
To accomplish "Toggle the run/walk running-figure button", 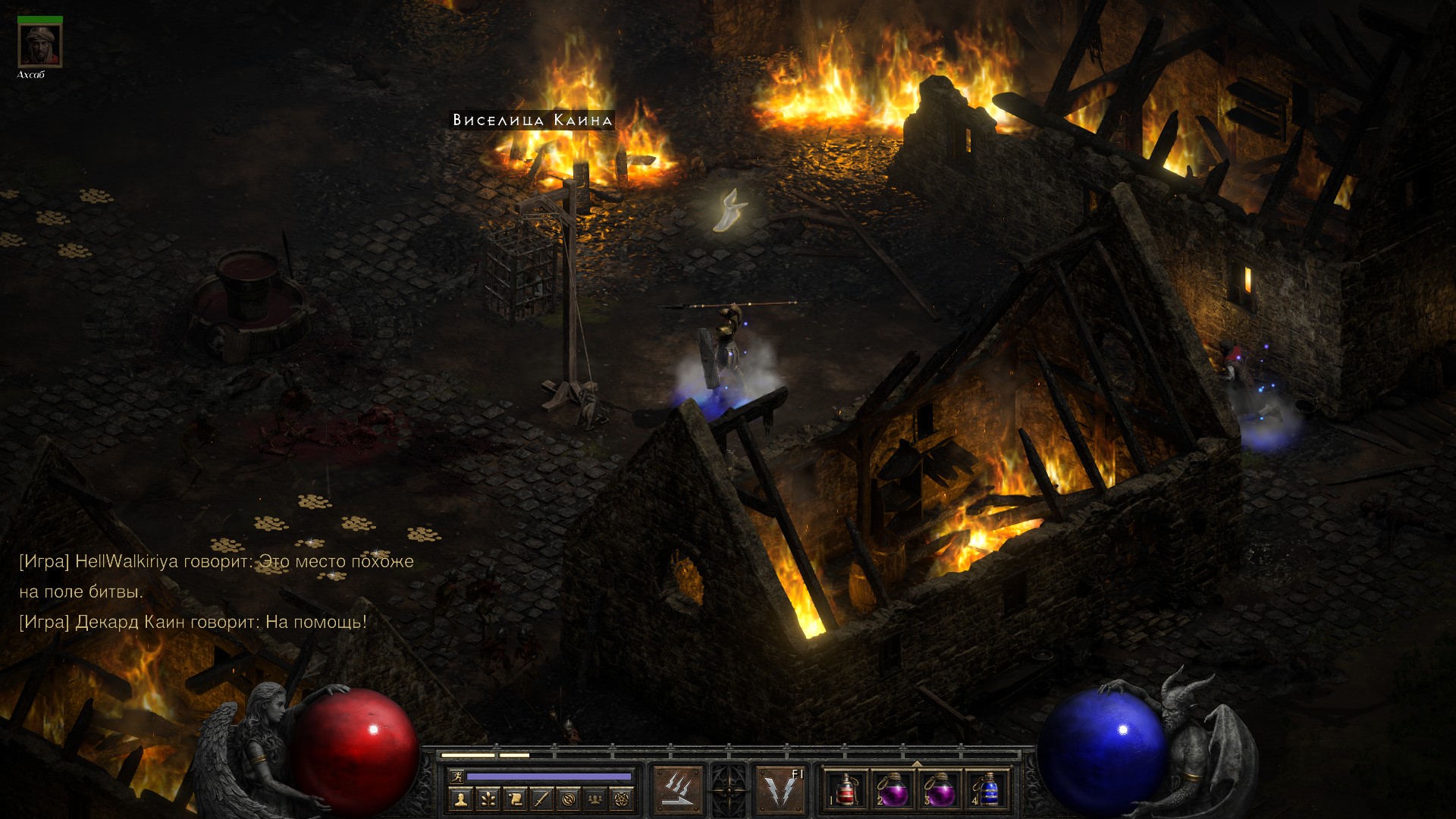I will click(x=456, y=777).
